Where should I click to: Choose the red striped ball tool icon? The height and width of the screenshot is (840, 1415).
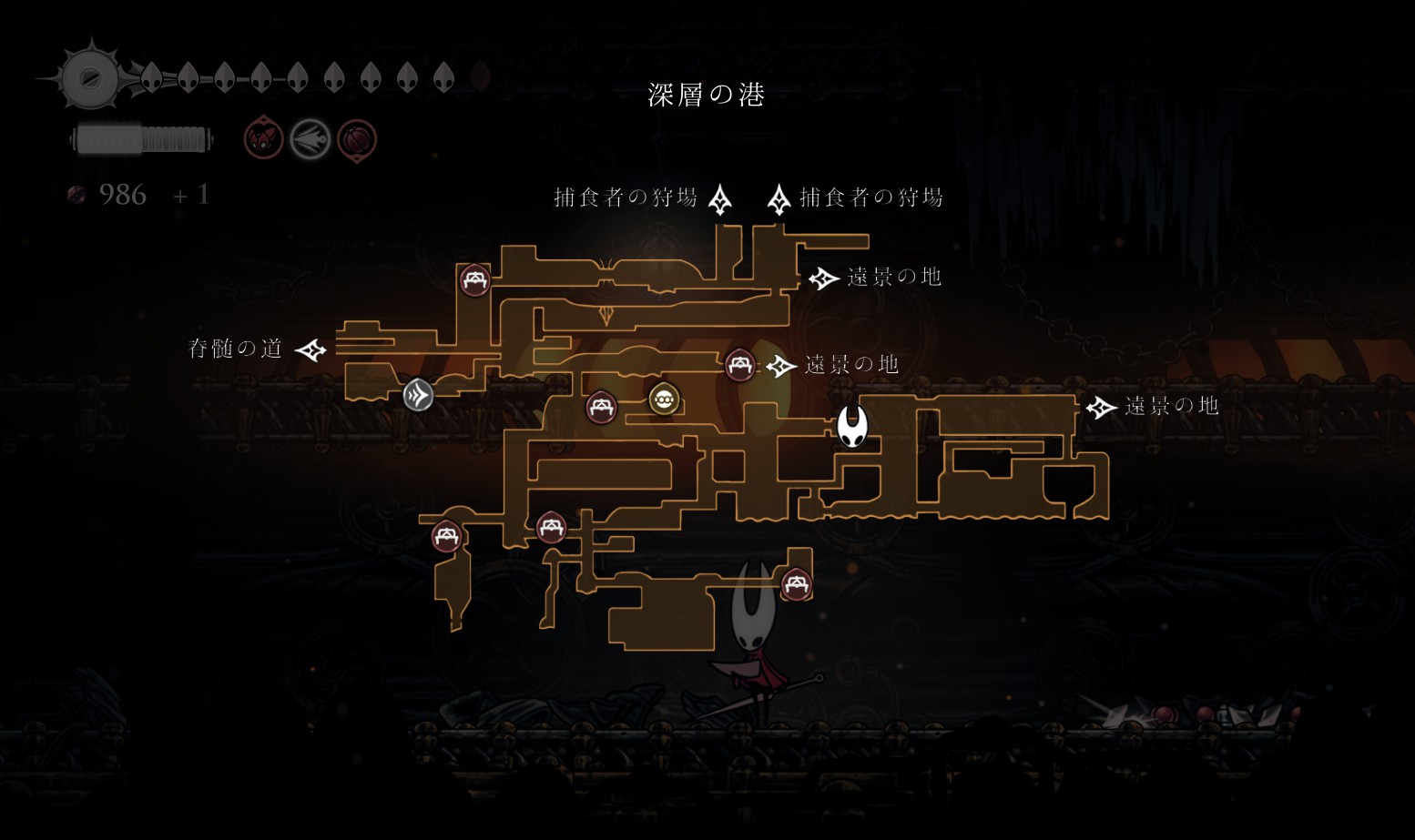[x=357, y=140]
